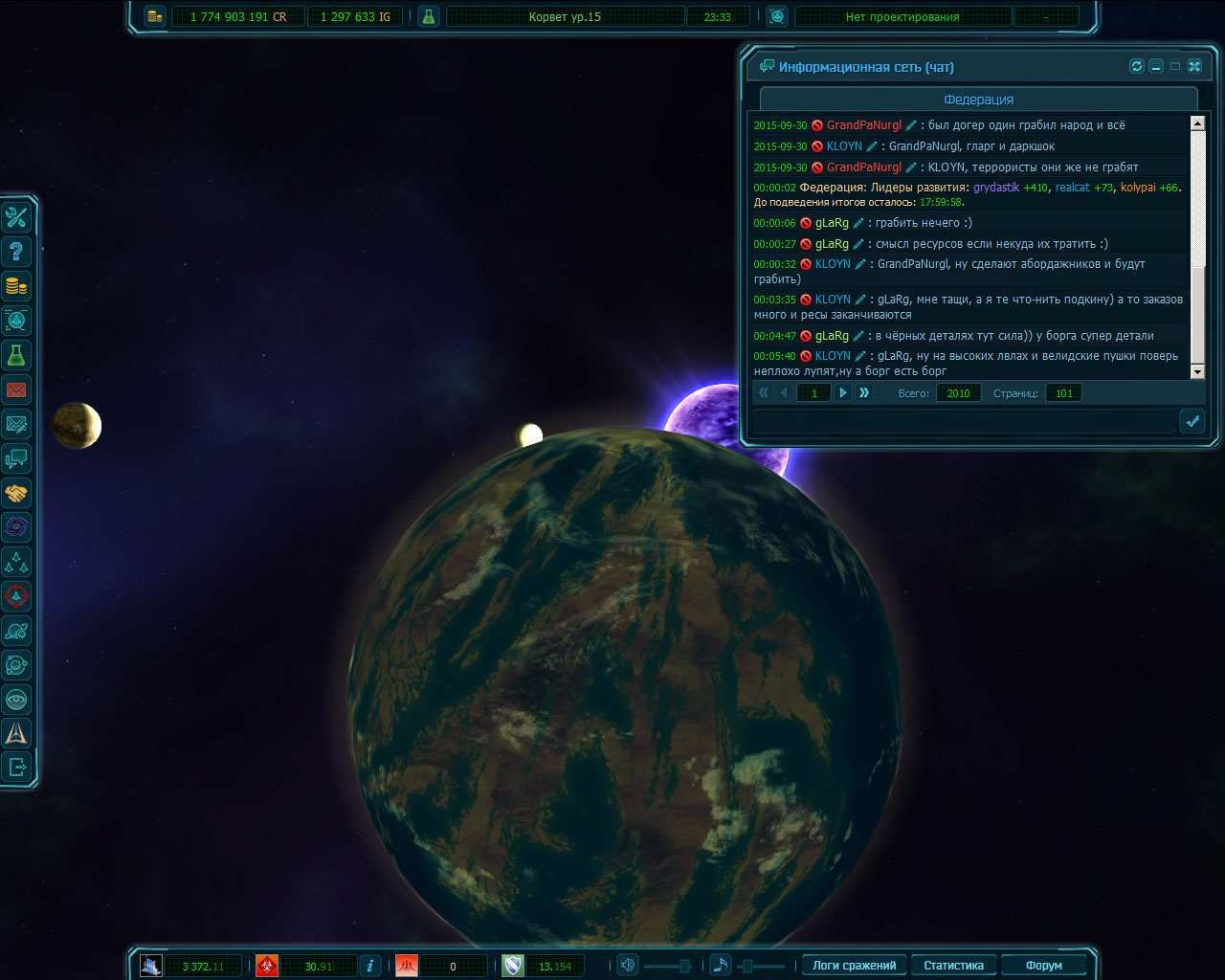Image resolution: width=1225 pixels, height=980 pixels.
Task: Open the spiral galaxy map icon
Action: coord(16,527)
